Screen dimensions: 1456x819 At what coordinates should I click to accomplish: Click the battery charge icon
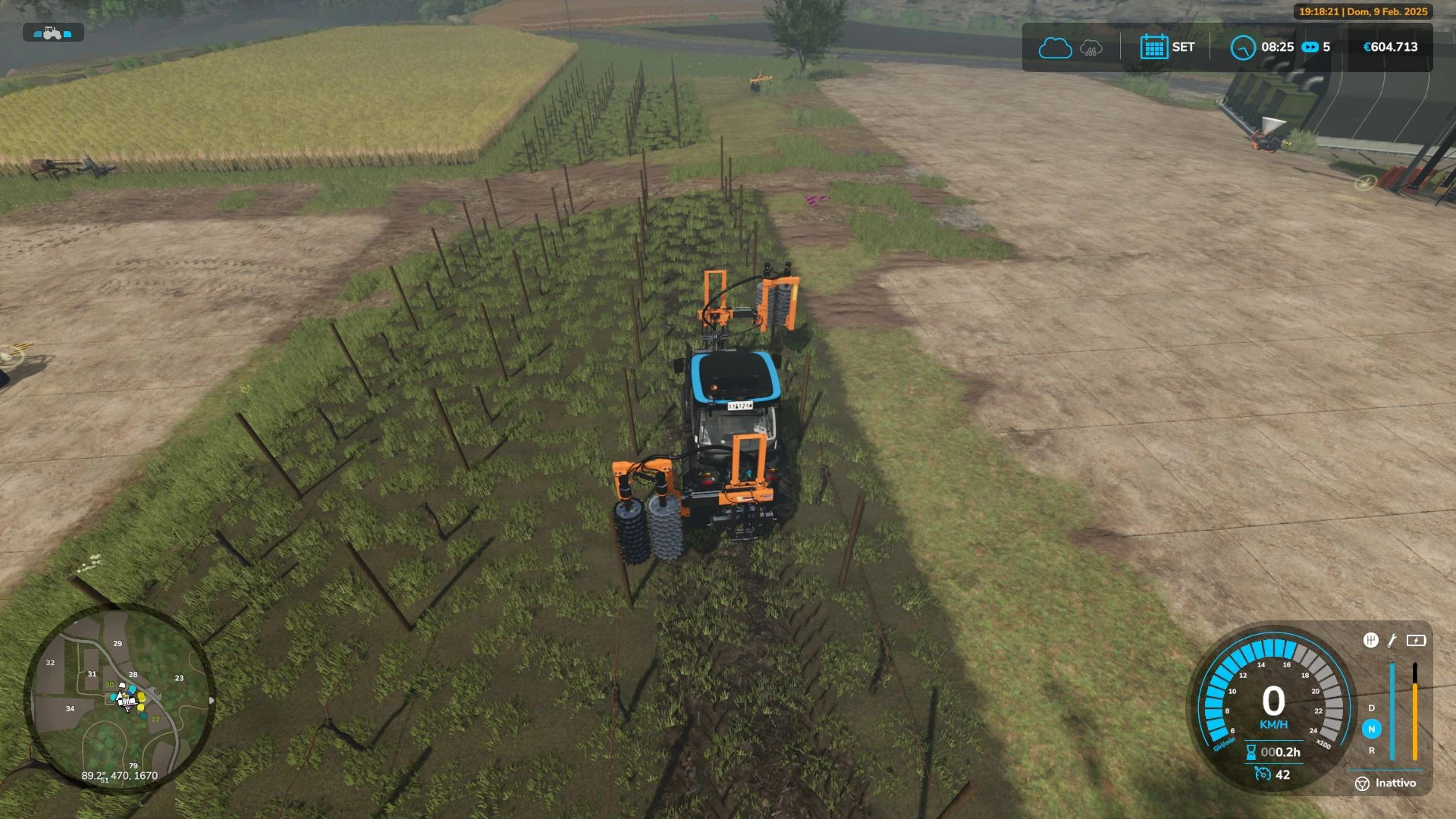pos(1416,640)
